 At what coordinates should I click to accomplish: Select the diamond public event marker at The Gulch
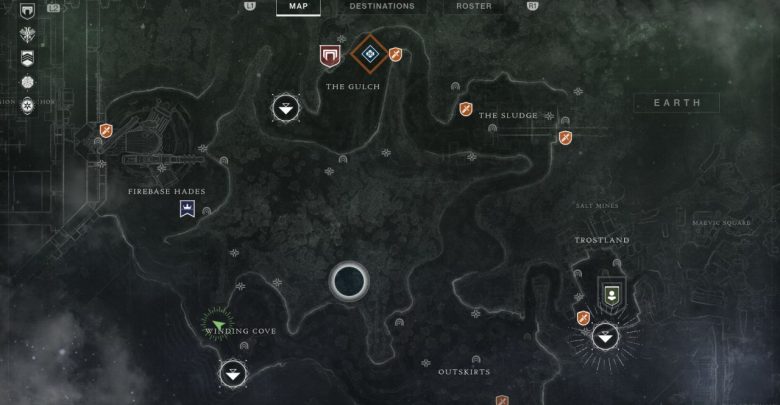tap(370, 53)
